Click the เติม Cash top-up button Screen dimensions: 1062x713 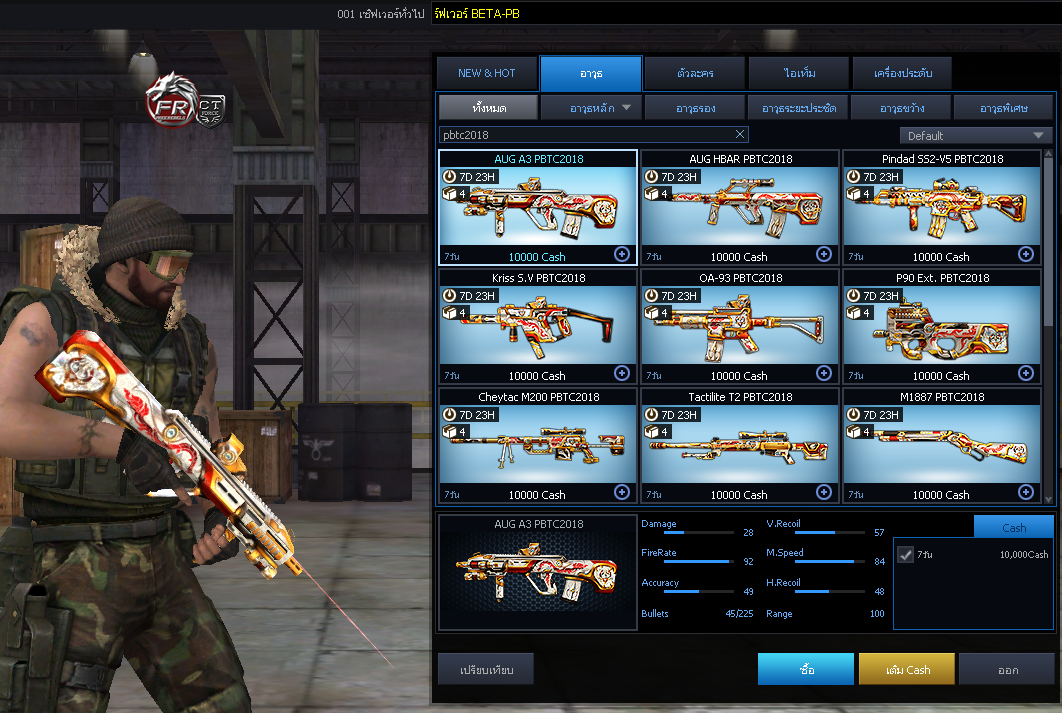[907, 669]
